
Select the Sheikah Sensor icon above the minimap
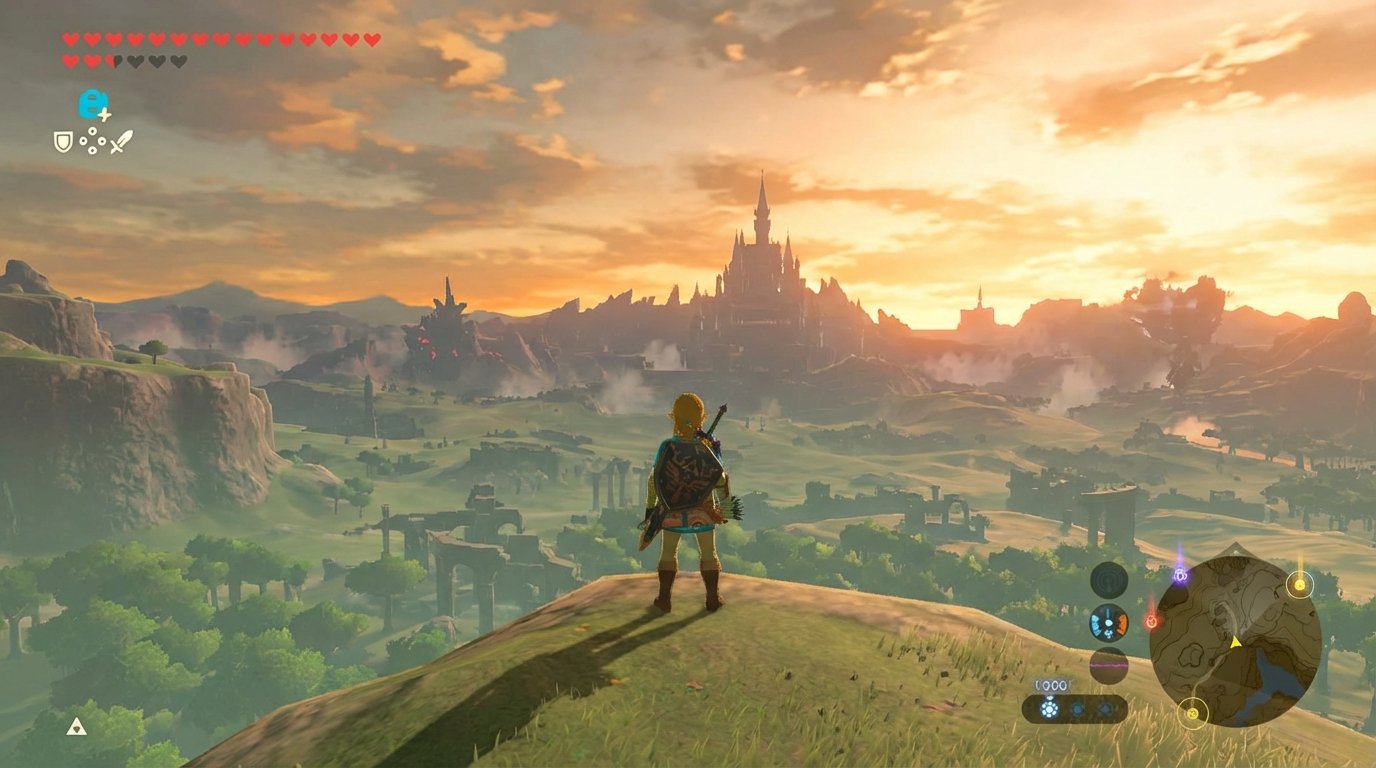click(1107, 579)
